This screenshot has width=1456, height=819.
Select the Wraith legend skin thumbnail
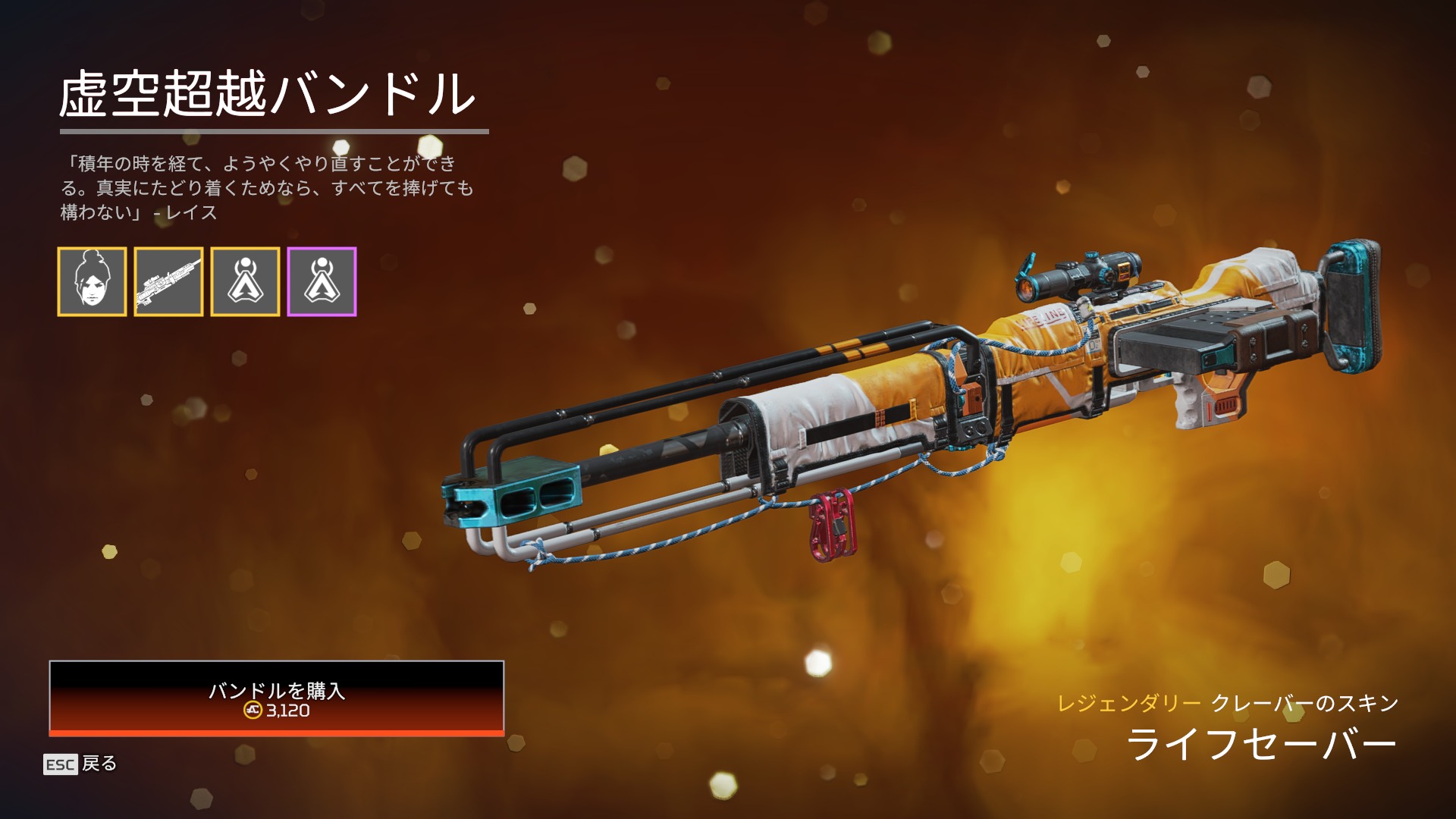coord(92,281)
